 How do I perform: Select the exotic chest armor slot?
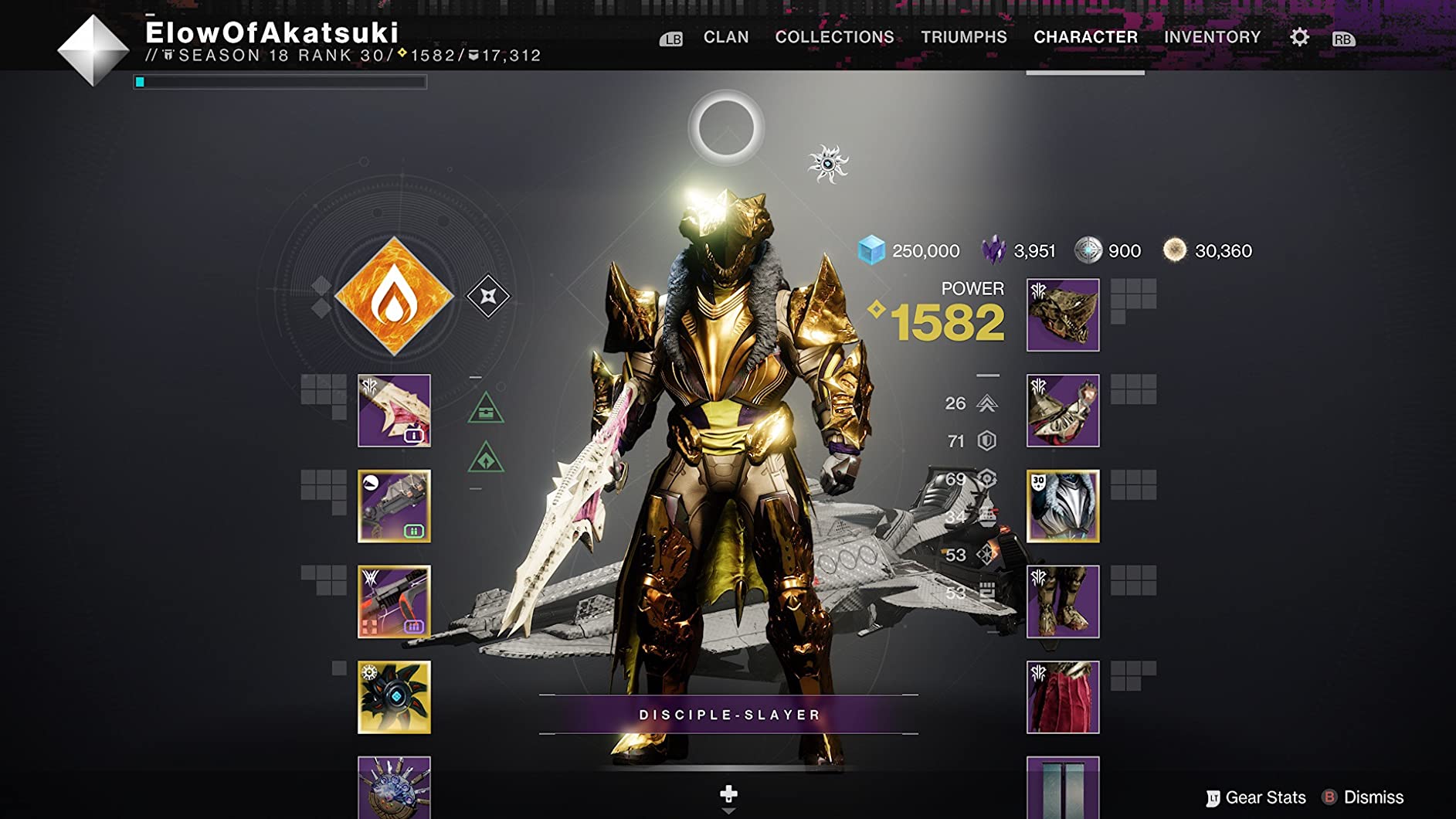click(x=1062, y=506)
